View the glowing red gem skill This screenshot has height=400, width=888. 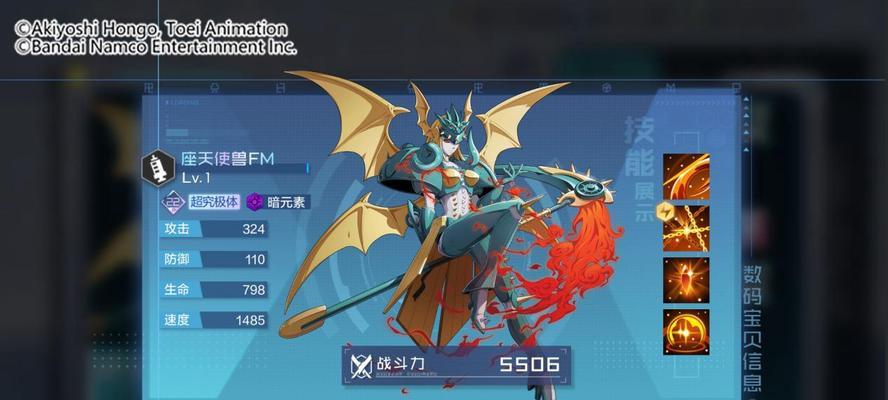point(686,280)
